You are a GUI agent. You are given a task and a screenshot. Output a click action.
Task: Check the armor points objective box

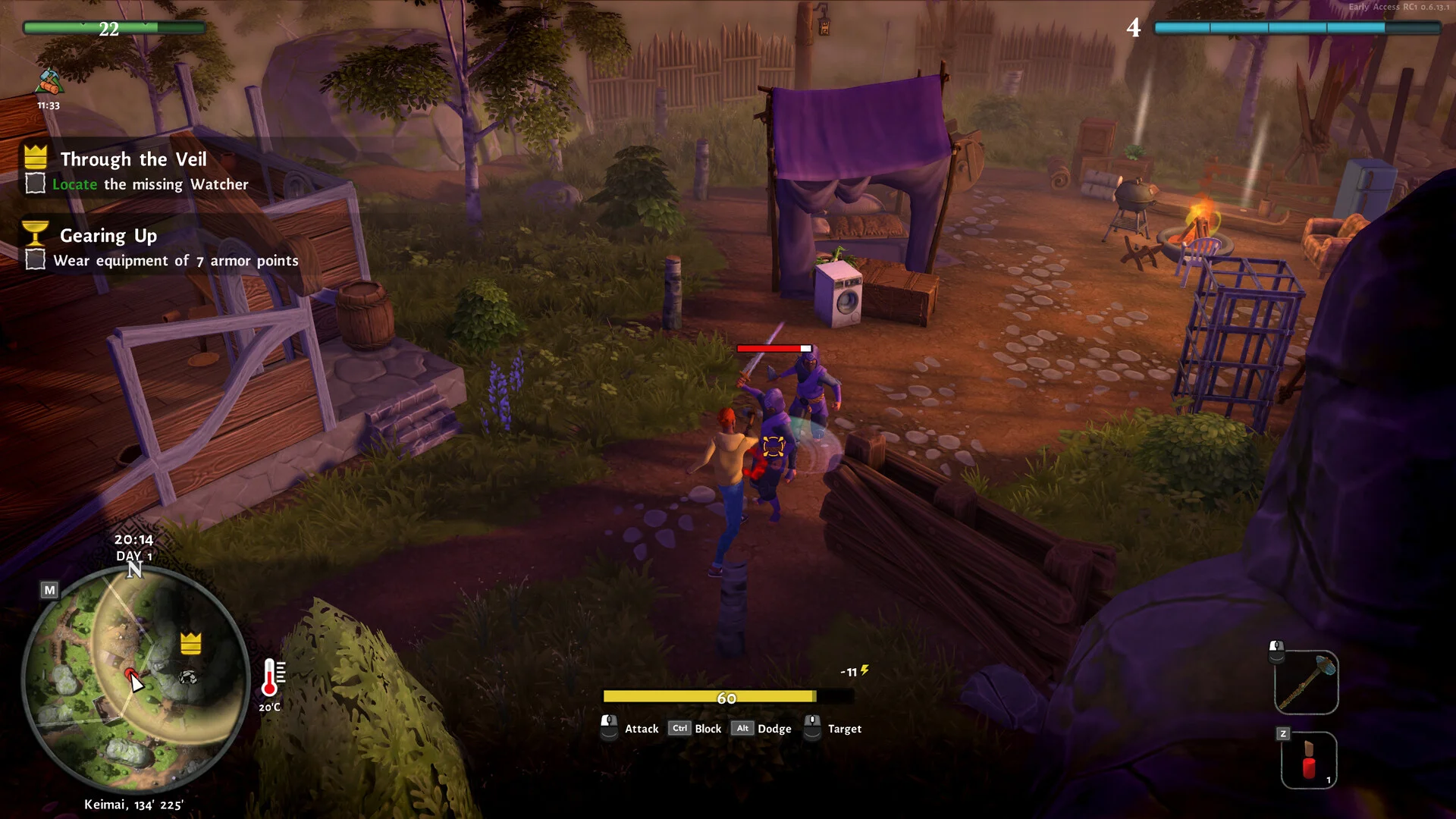tap(35, 260)
